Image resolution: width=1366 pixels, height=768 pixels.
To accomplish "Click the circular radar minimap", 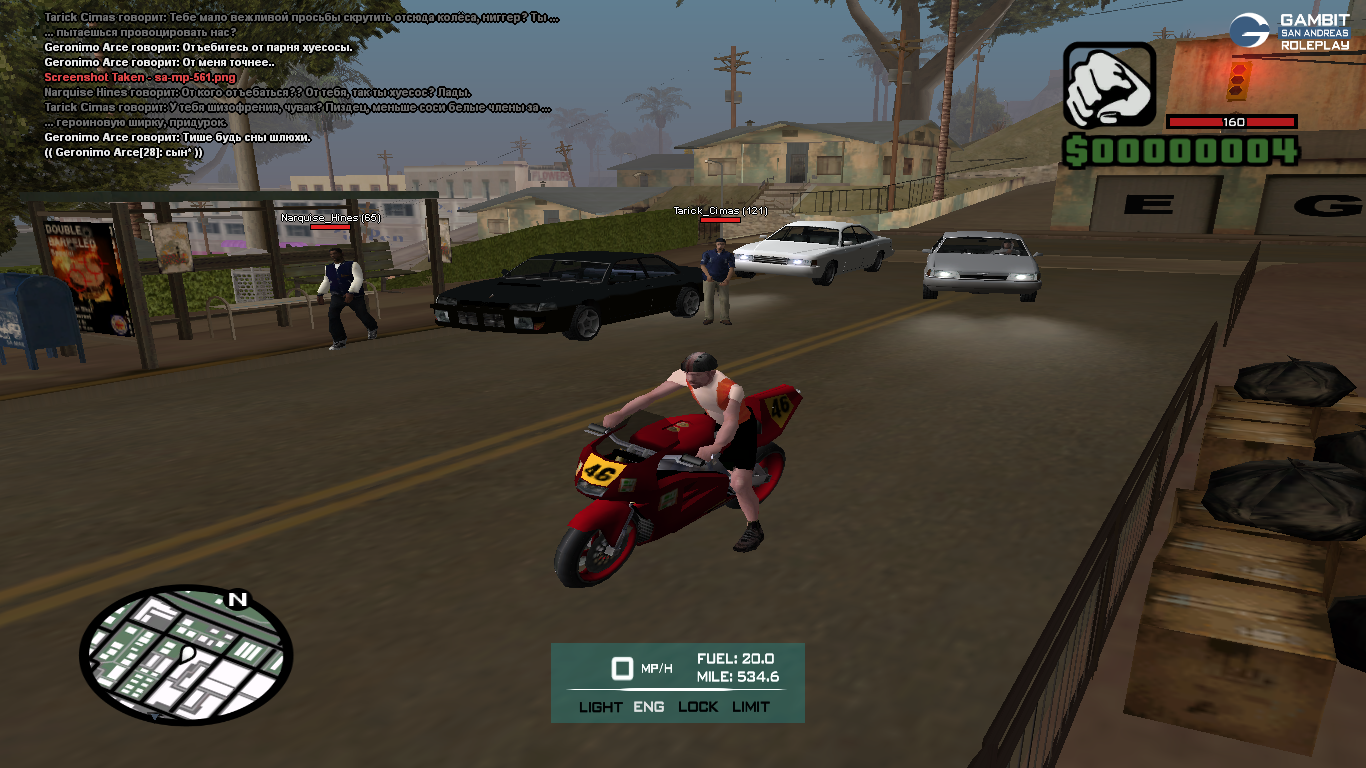I will pos(186,655).
